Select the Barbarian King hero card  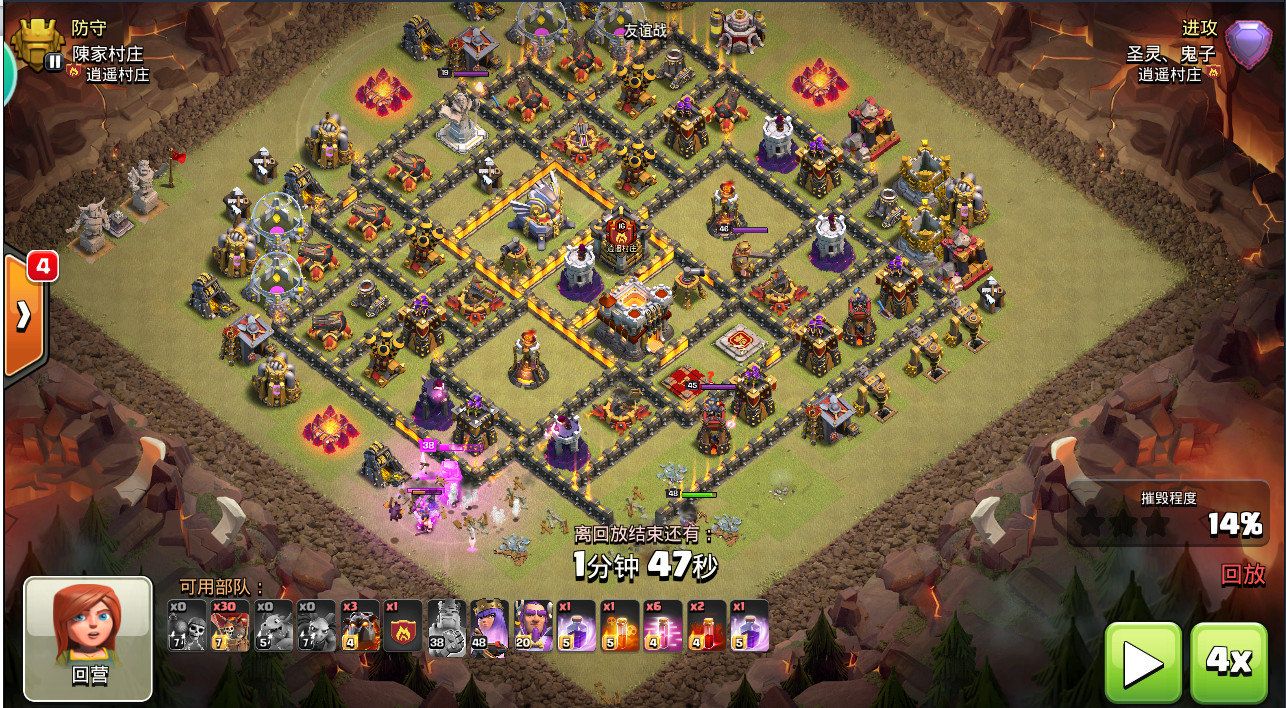tap(446, 626)
